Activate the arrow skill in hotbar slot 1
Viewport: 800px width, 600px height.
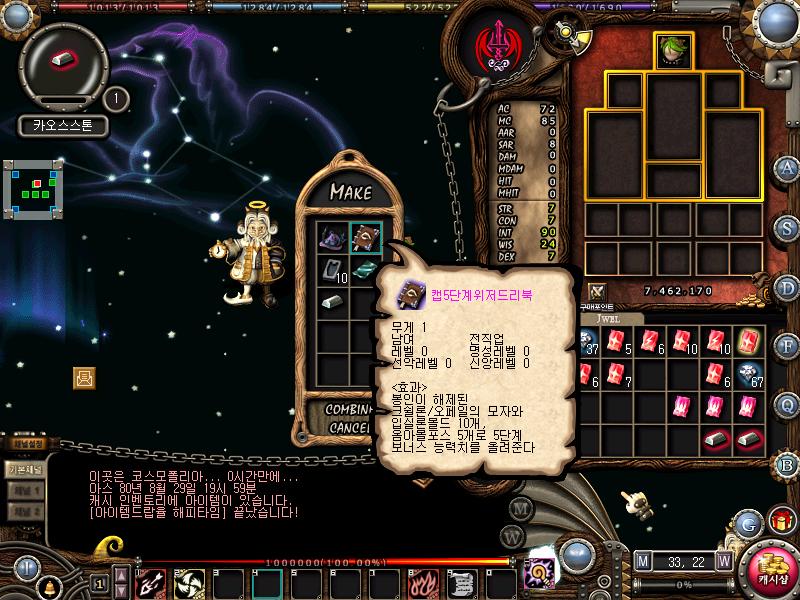tap(150, 582)
